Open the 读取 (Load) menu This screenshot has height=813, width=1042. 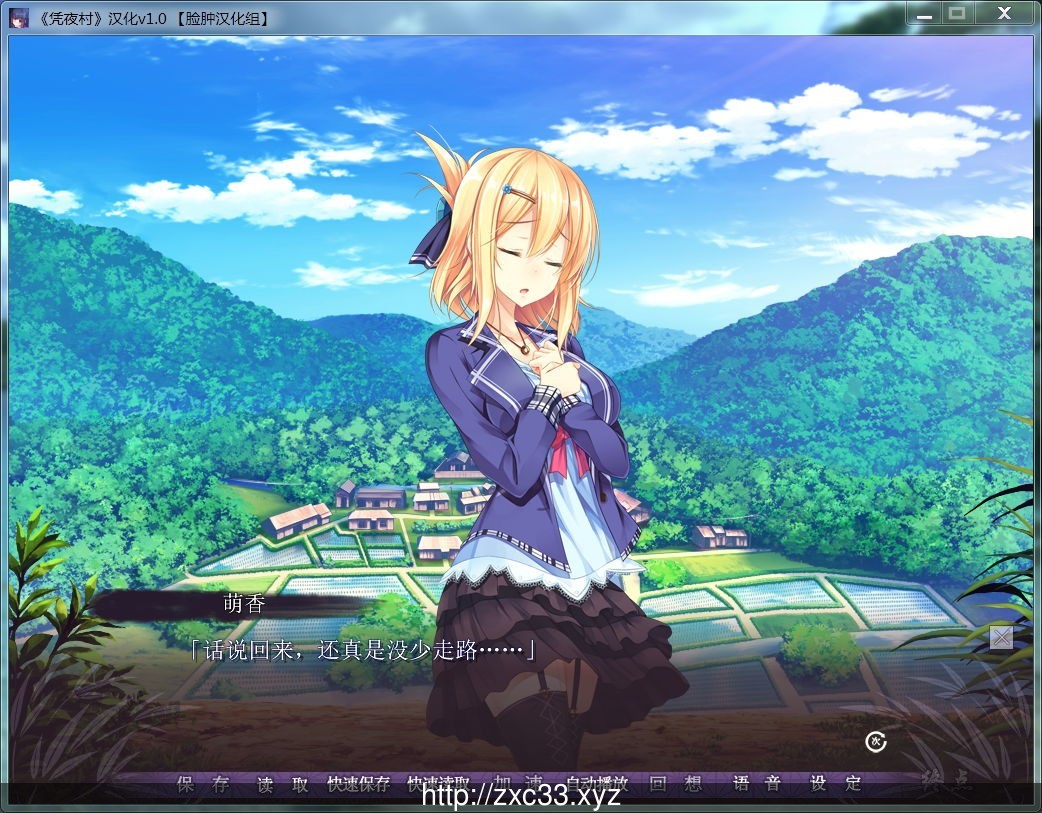coord(282,784)
